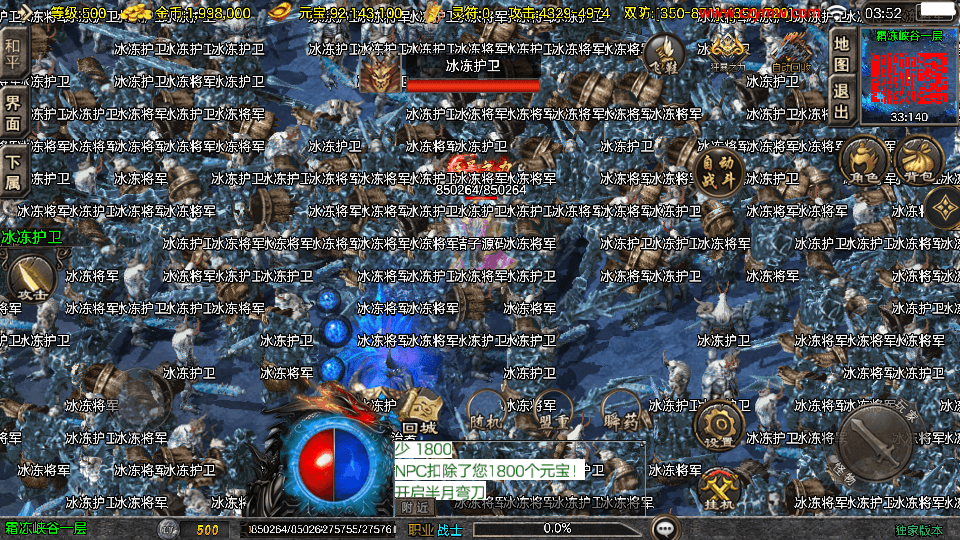
Task: Use the 瞬药 instant potion slot
Action: 622,411
